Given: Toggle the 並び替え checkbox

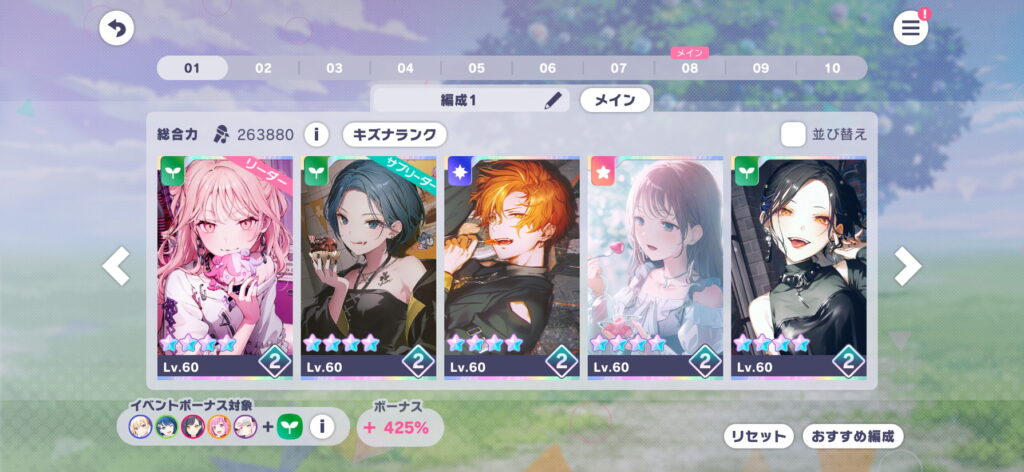Looking at the screenshot, I should tap(793, 134).
